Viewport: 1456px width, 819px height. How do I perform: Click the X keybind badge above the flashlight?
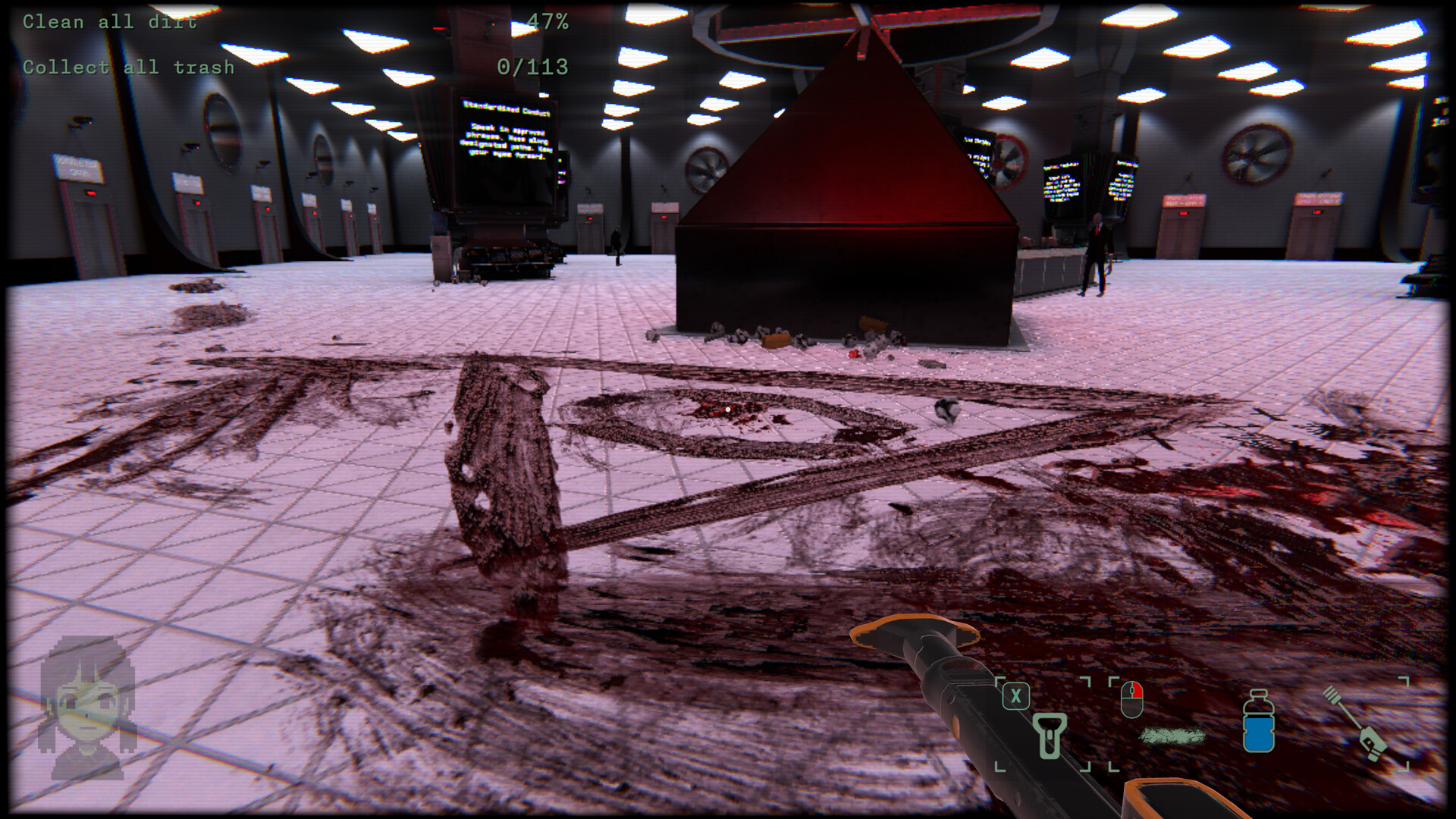(1016, 695)
